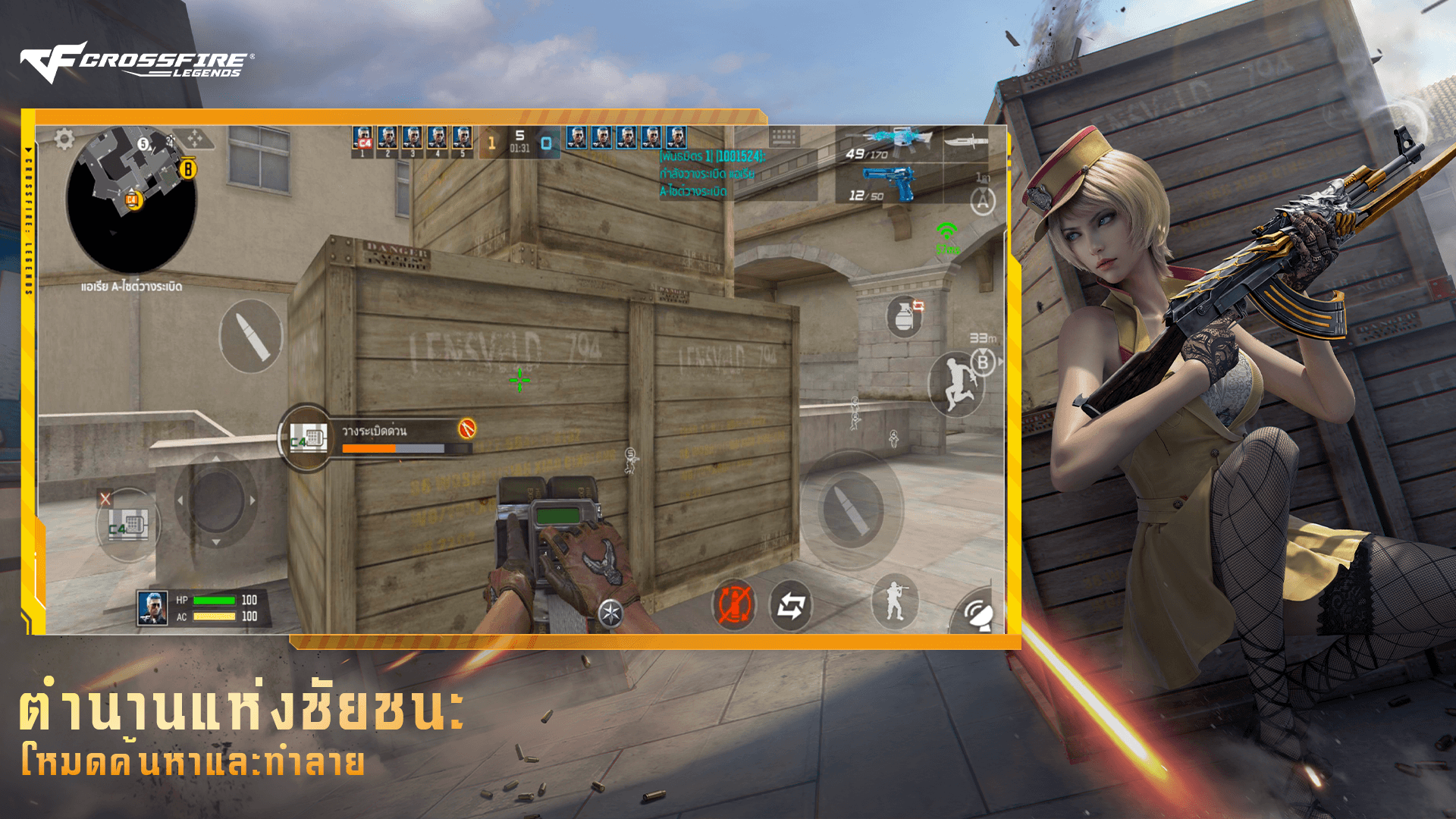The image size is (1456, 819).
Task: Select the knife melee weapon icon
Action: click(968, 141)
